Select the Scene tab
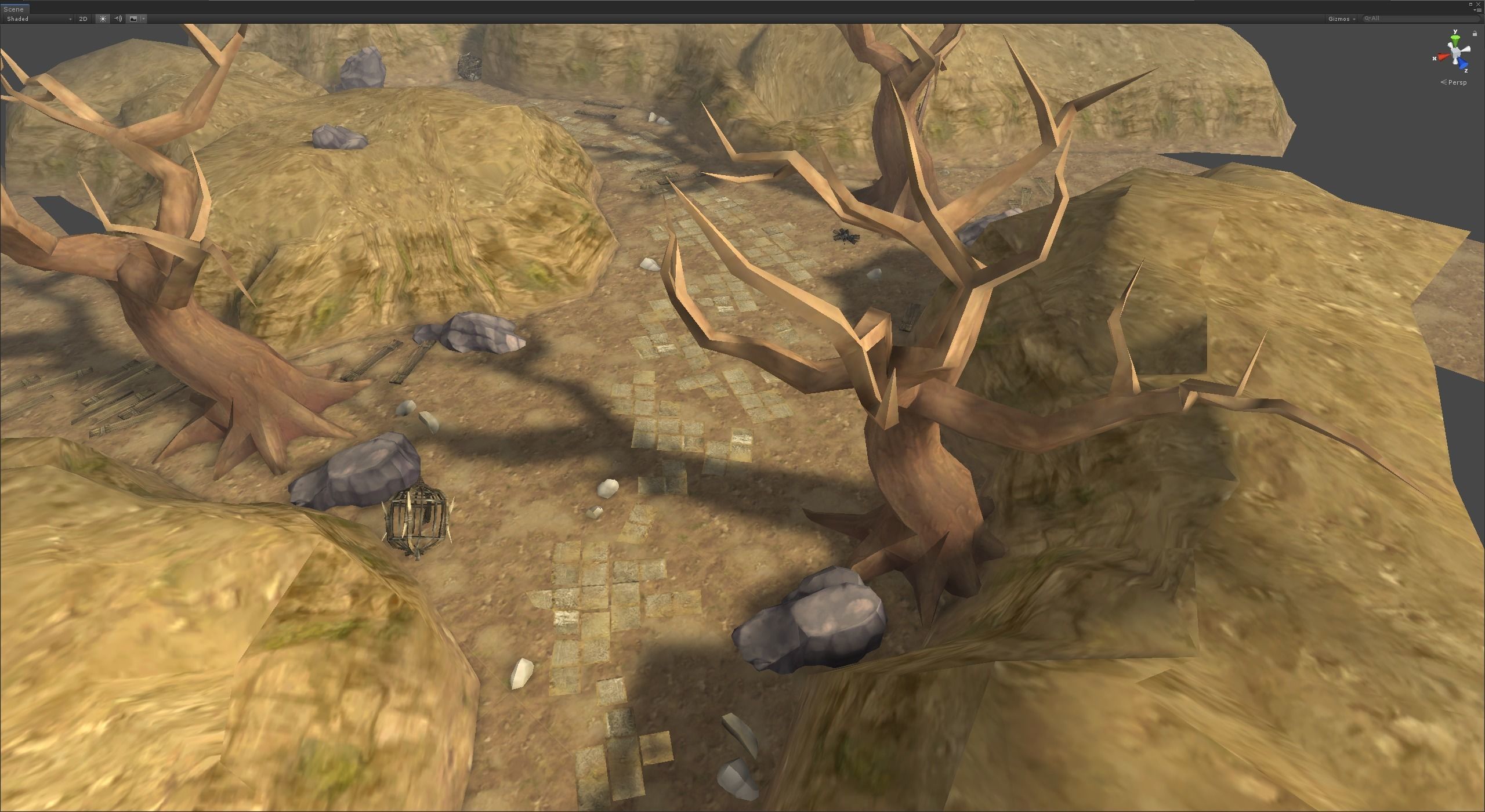1485x812 pixels. tap(14, 9)
